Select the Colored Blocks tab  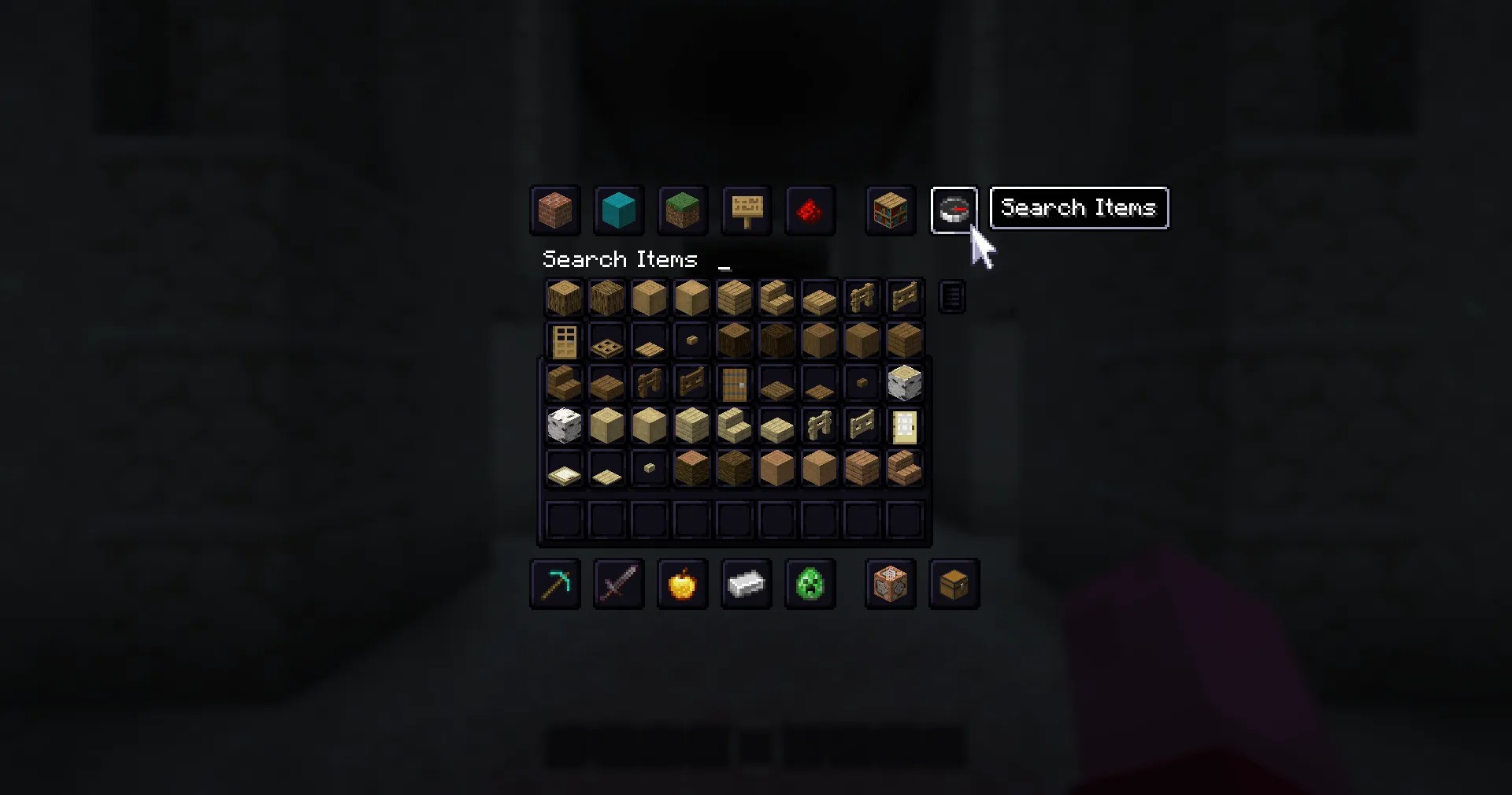click(x=619, y=210)
